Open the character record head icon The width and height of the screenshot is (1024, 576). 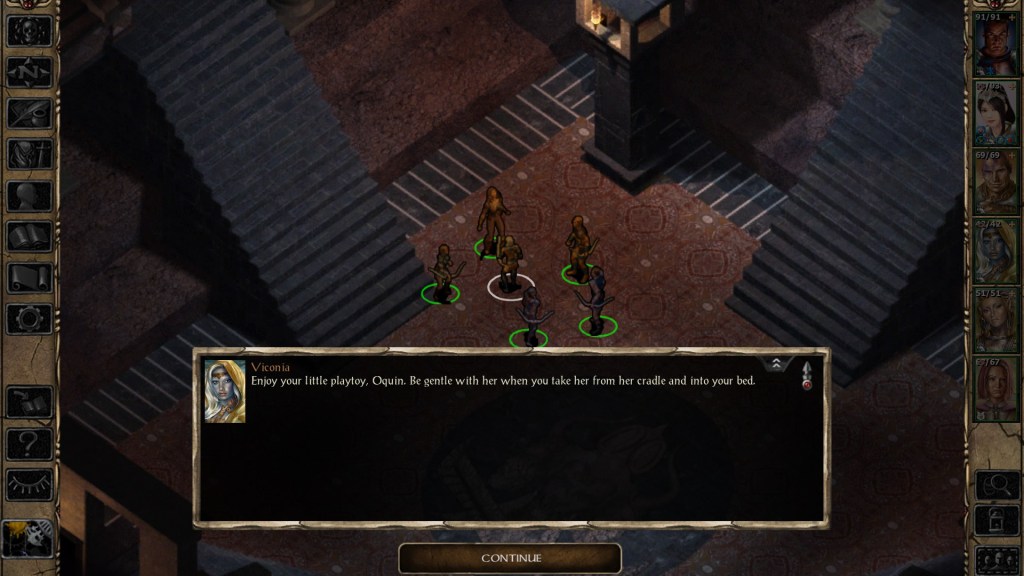pyautogui.click(x=29, y=196)
